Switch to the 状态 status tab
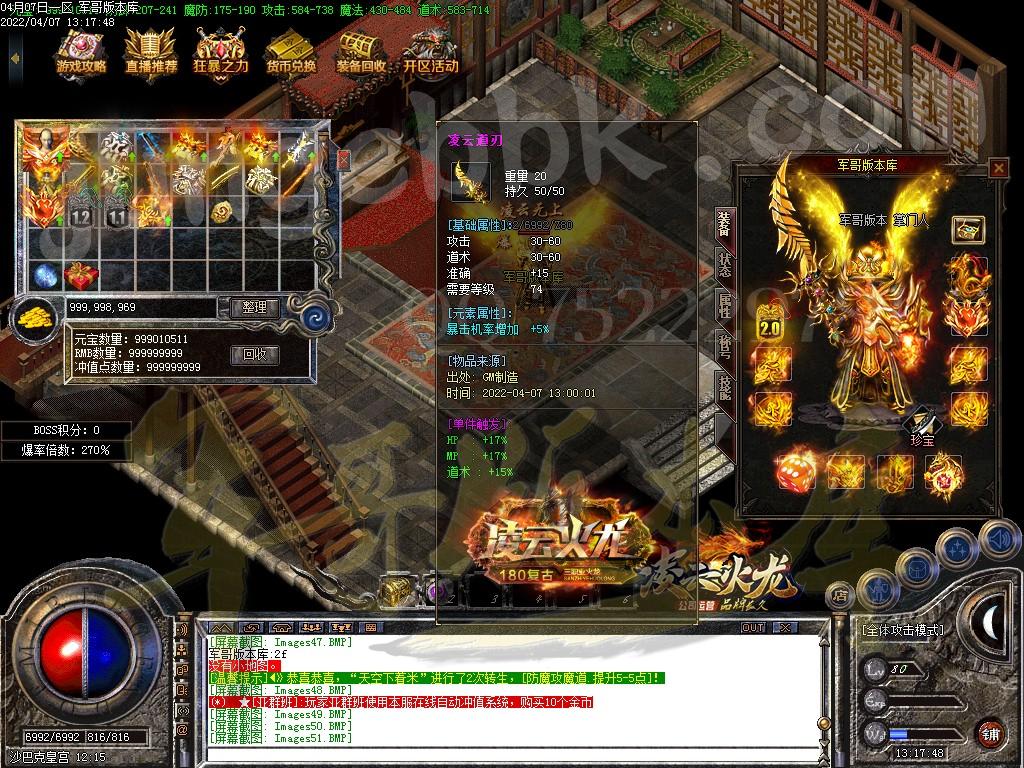 [725, 266]
